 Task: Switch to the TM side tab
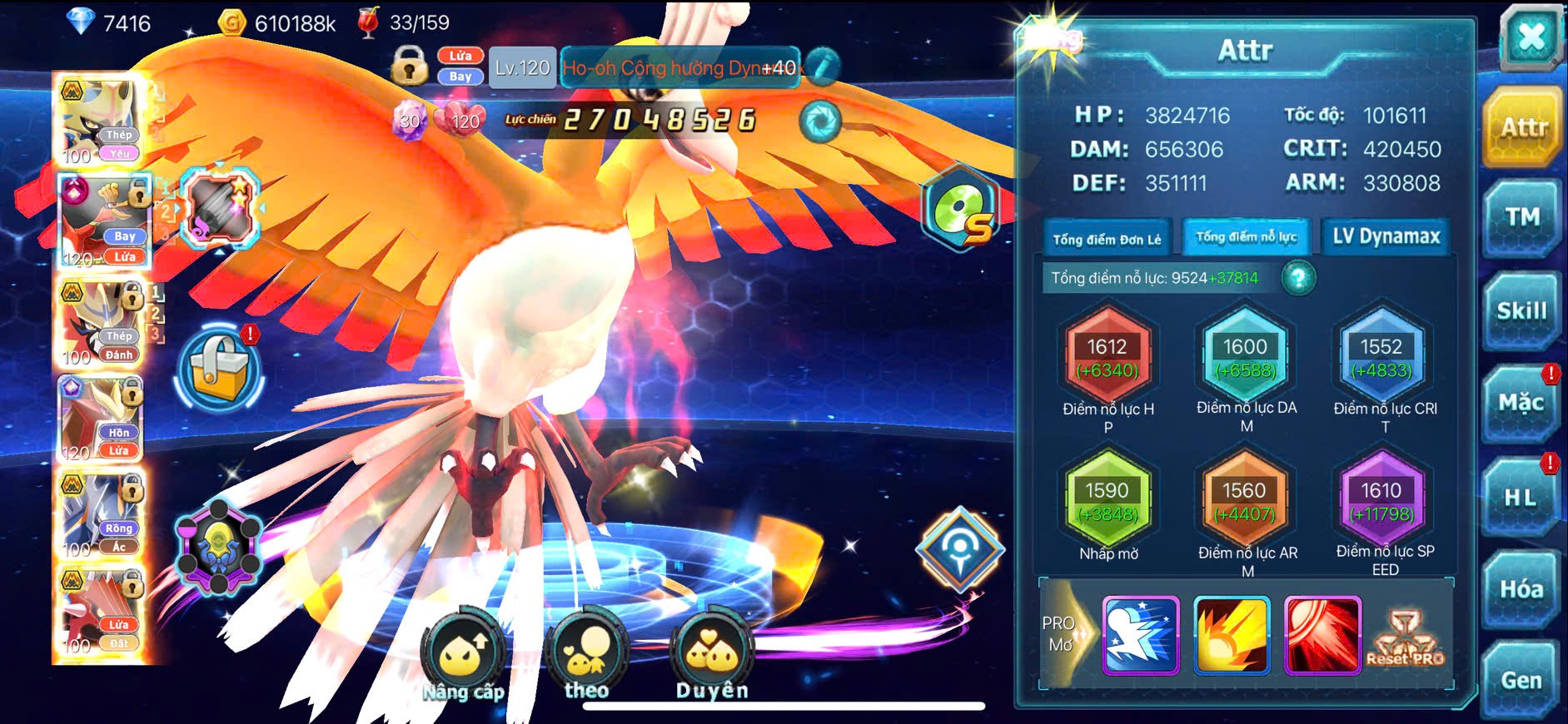1521,218
